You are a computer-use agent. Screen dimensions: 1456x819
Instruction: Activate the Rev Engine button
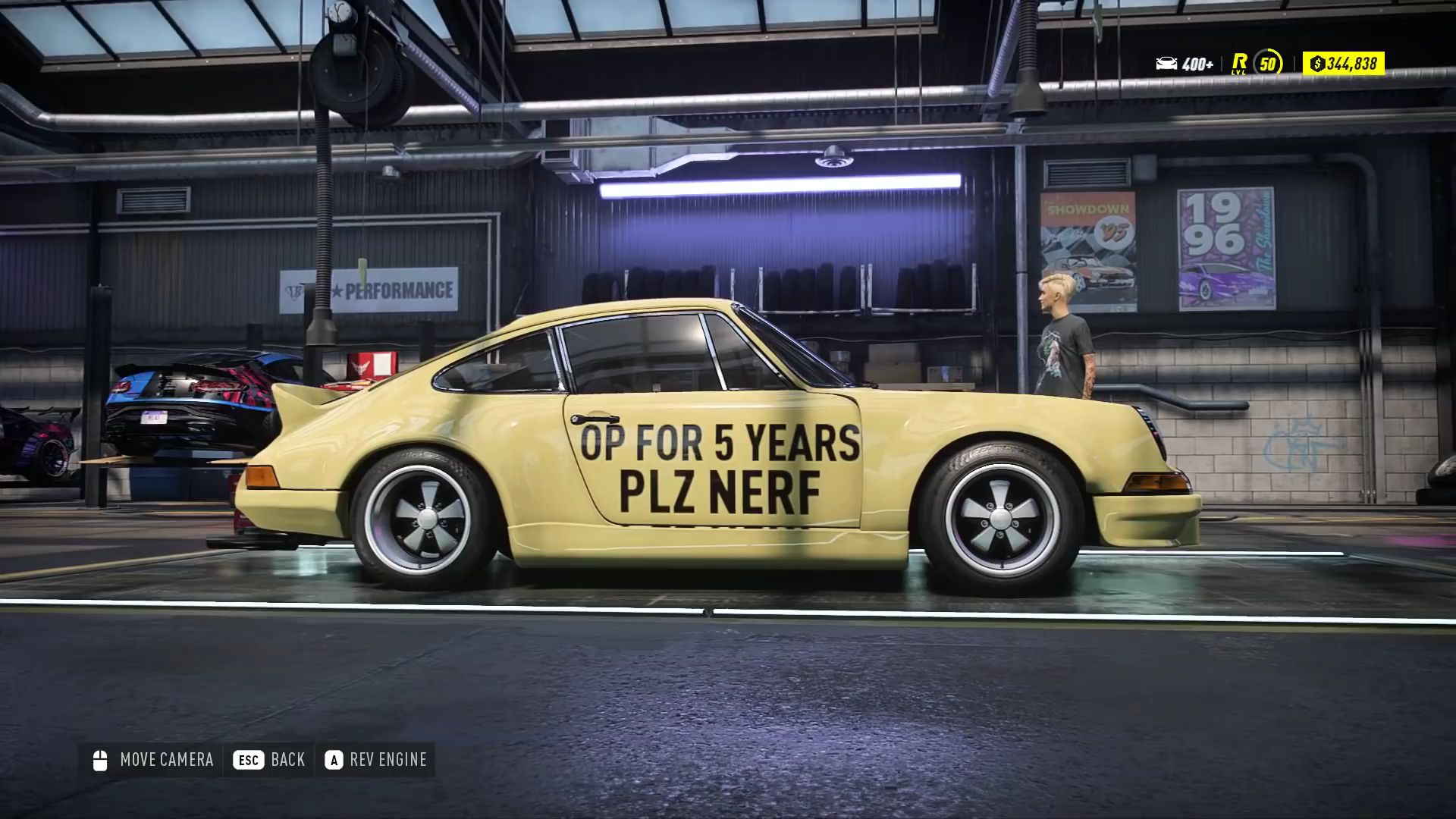(376, 760)
